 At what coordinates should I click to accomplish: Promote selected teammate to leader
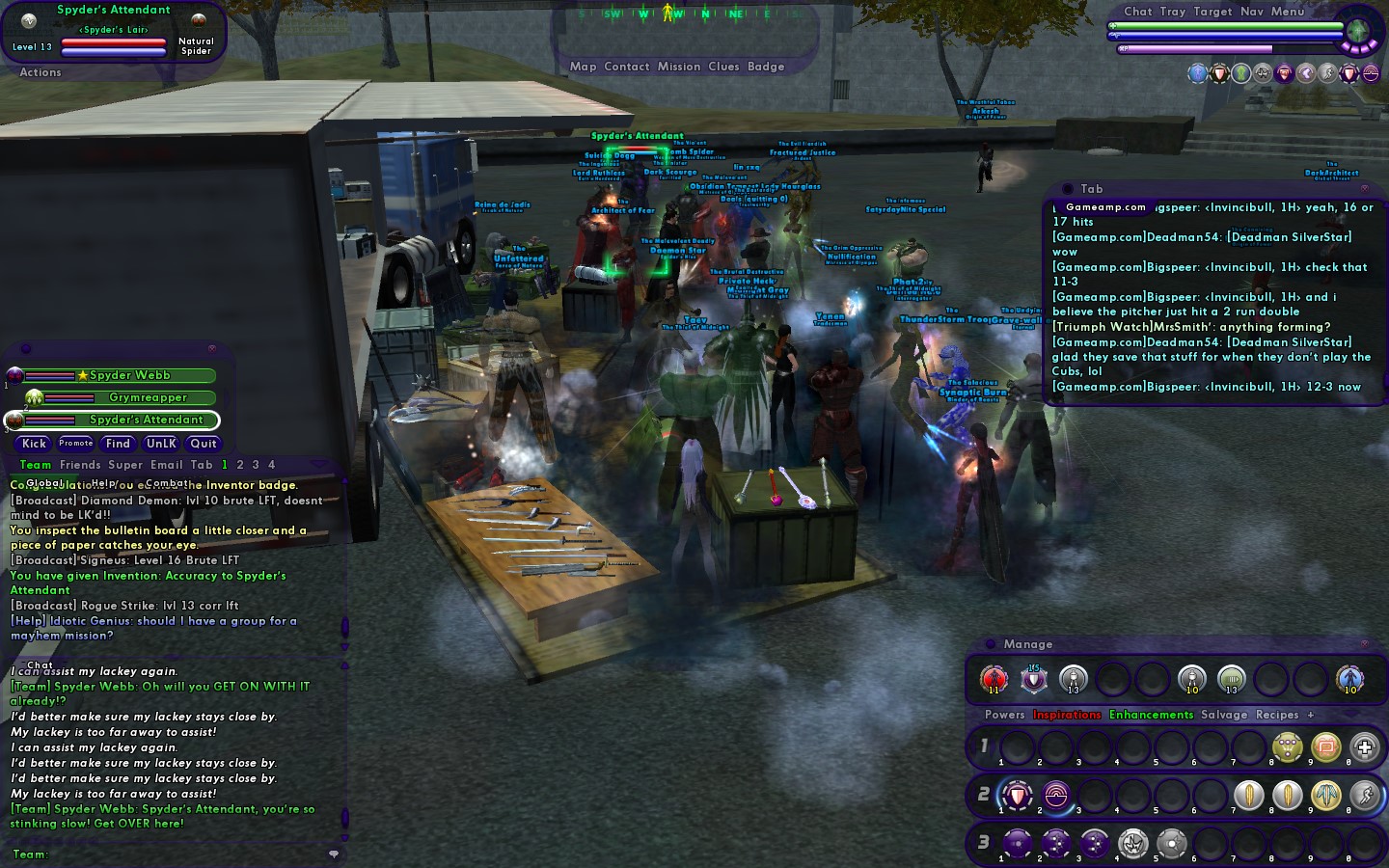(75, 444)
